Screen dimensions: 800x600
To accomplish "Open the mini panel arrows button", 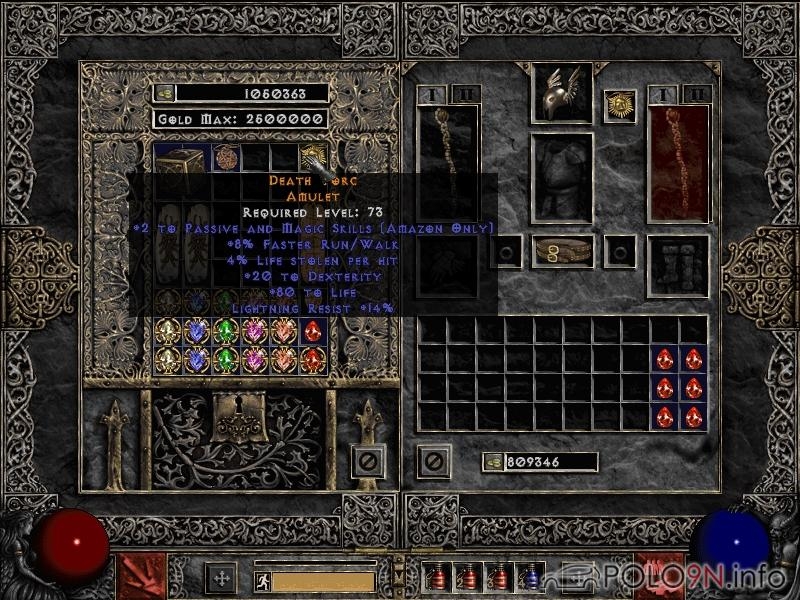I will pos(221,578).
